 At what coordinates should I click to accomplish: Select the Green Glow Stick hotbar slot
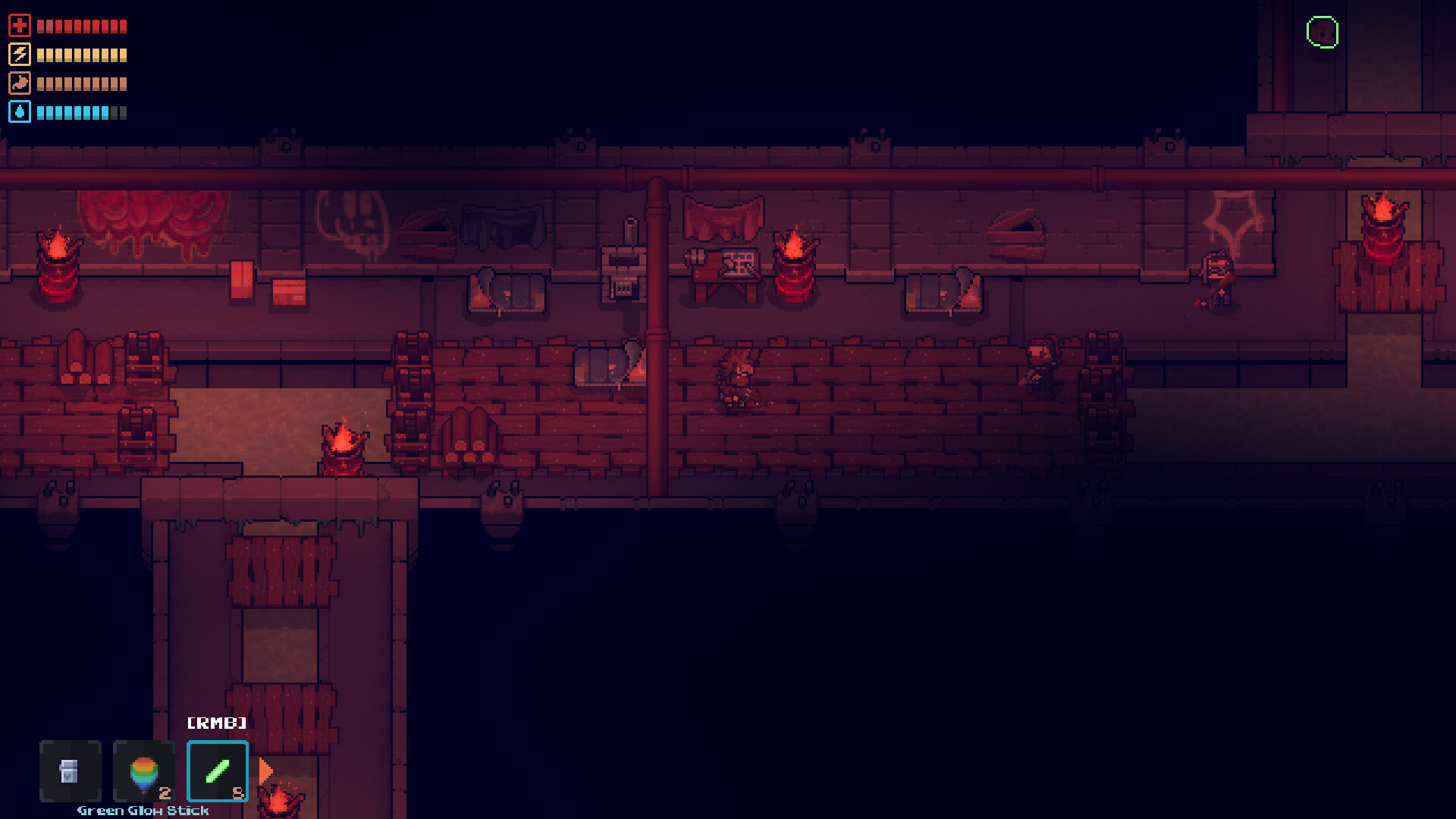pos(218,771)
